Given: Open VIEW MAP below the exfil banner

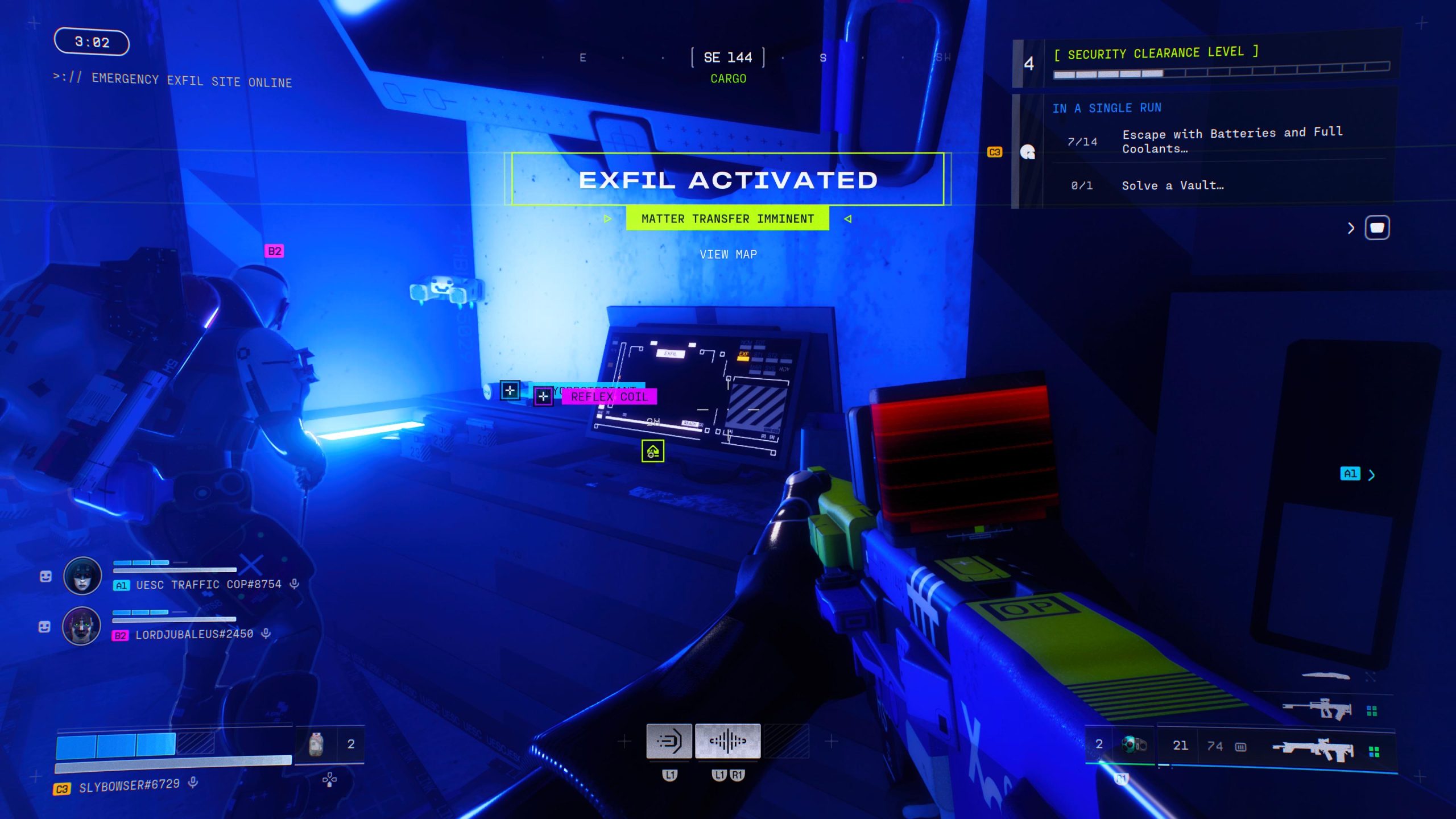Looking at the screenshot, I should tap(728, 254).
